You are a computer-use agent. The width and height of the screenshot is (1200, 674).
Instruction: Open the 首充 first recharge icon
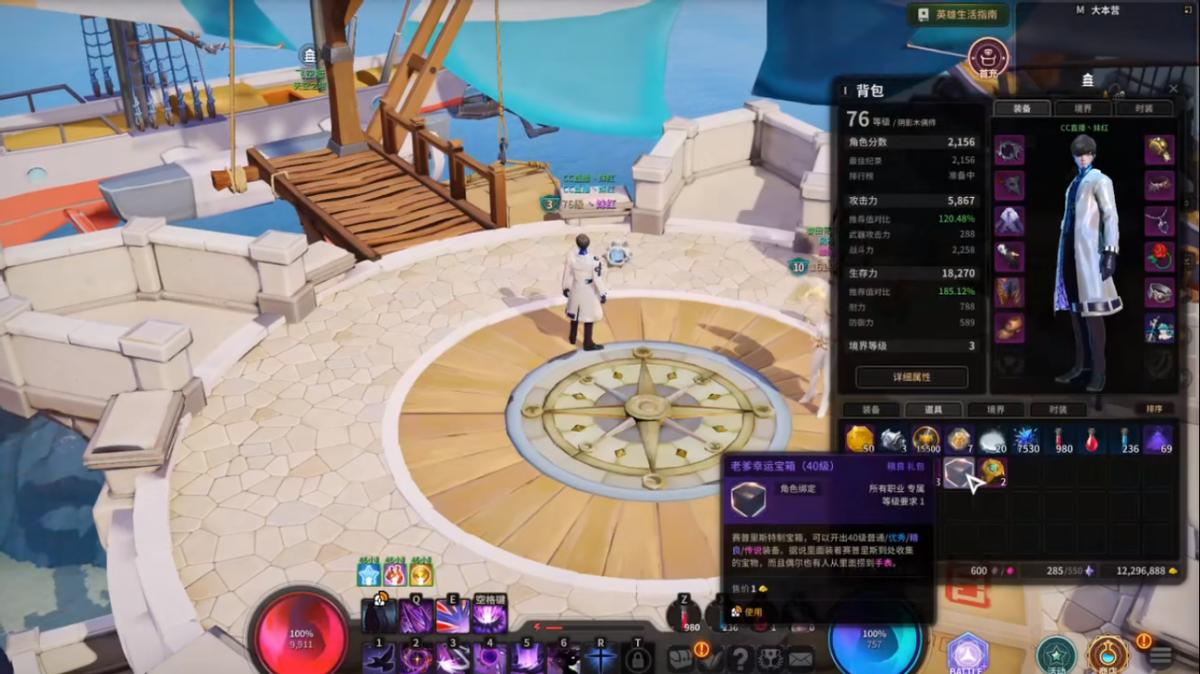point(988,56)
